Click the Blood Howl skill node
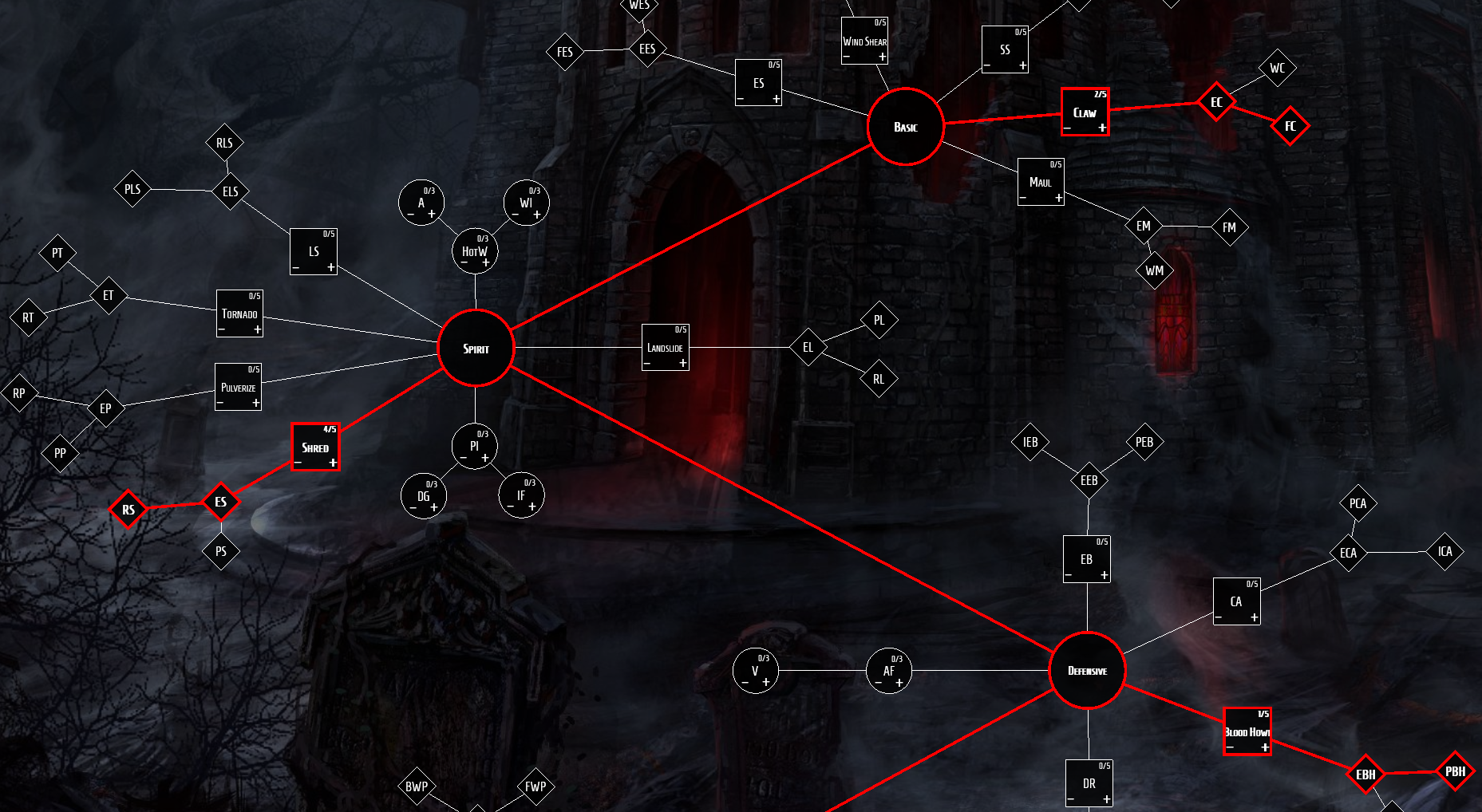The height and width of the screenshot is (812, 1482). [1247, 730]
